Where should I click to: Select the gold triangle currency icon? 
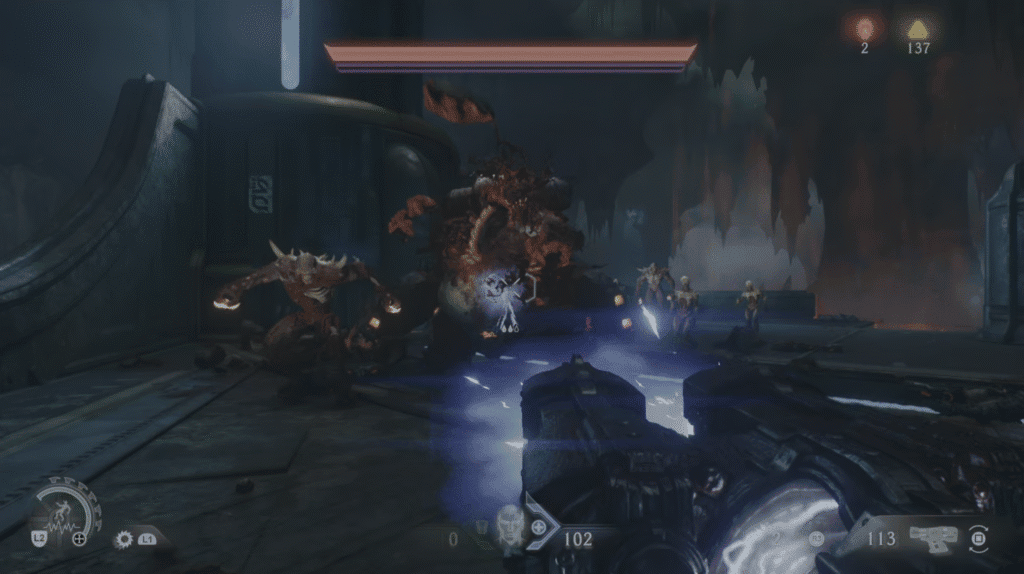917,28
